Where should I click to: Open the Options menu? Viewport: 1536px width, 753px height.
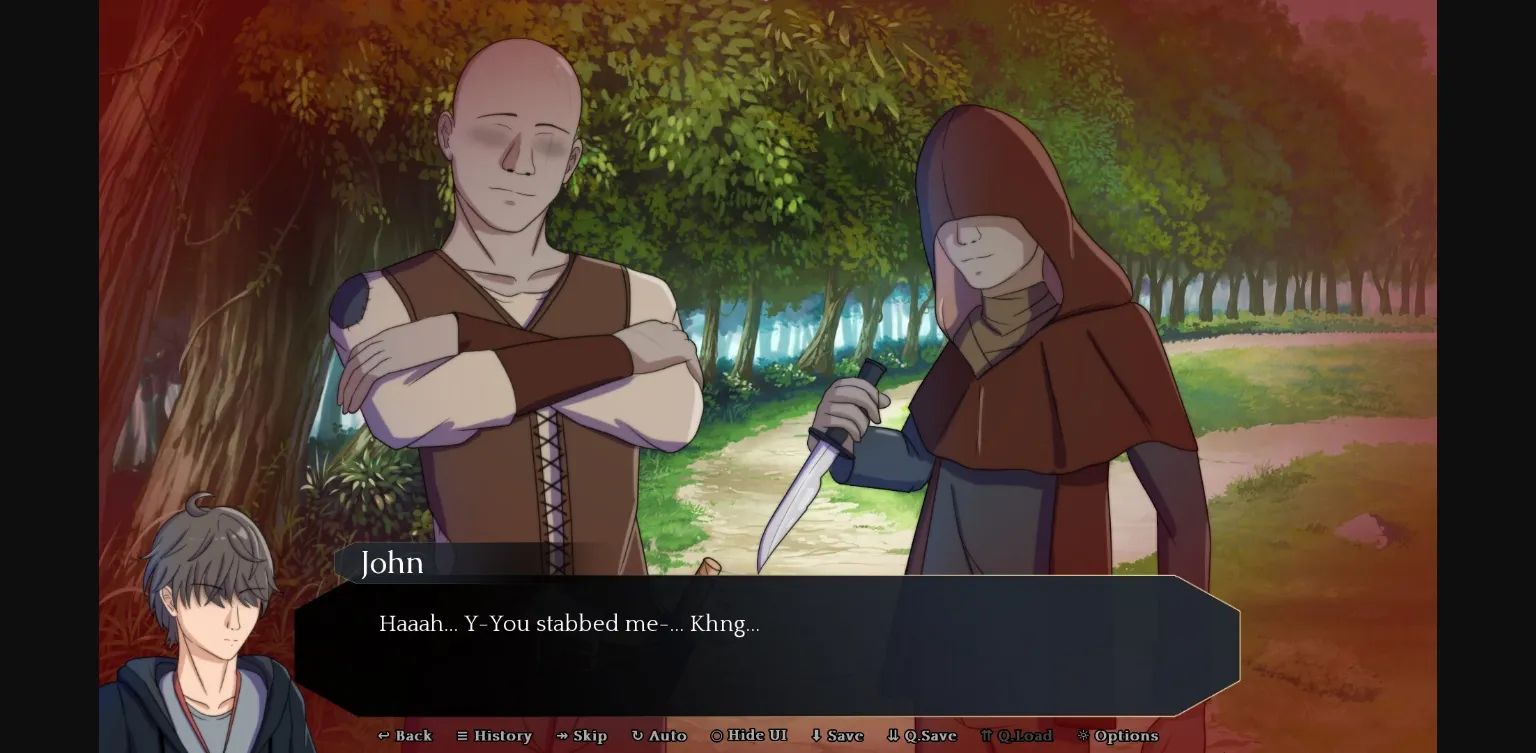coord(1118,736)
